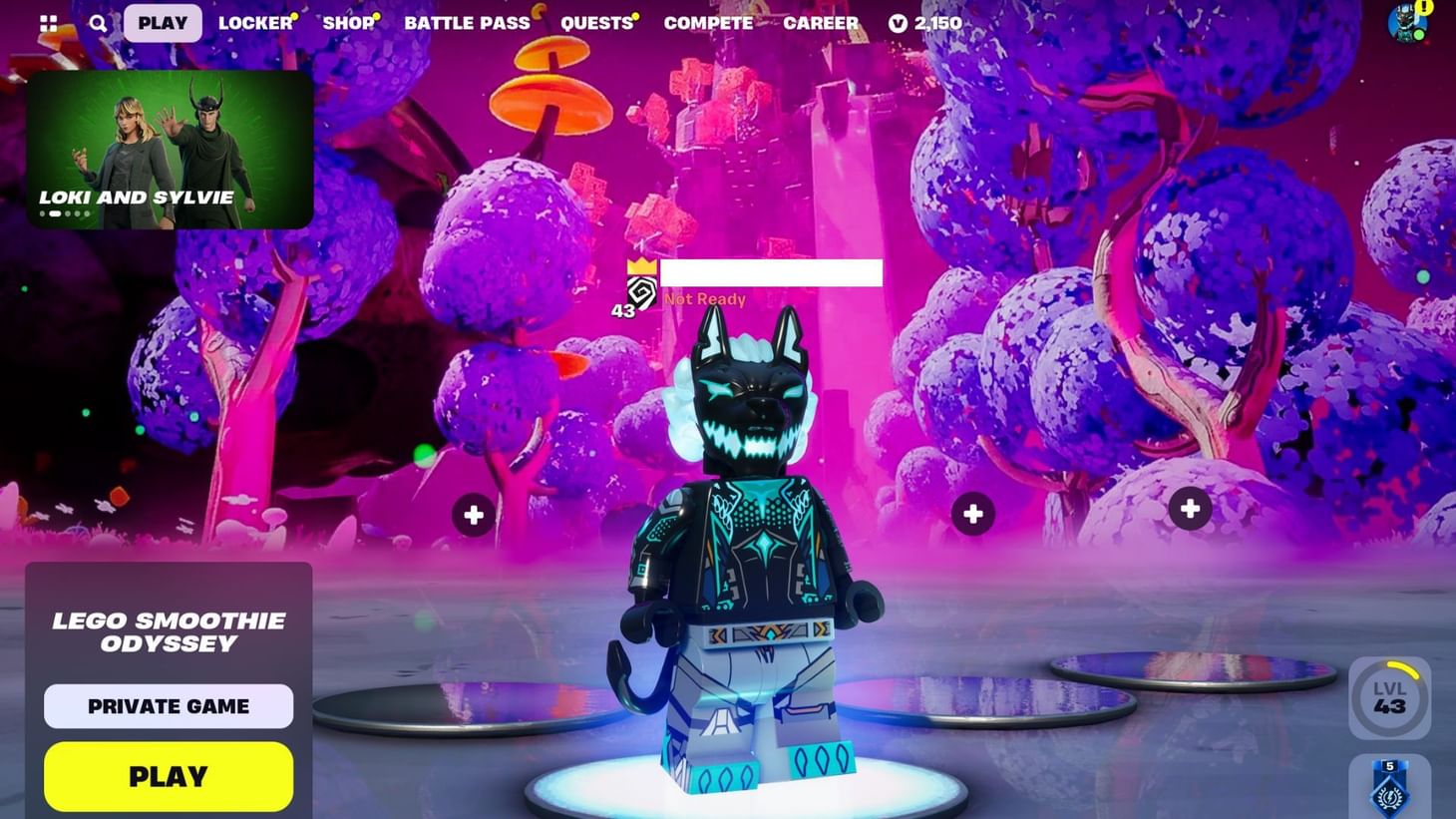Open the COMPETE menu item
The width and height of the screenshot is (1456, 819).
coord(709,22)
